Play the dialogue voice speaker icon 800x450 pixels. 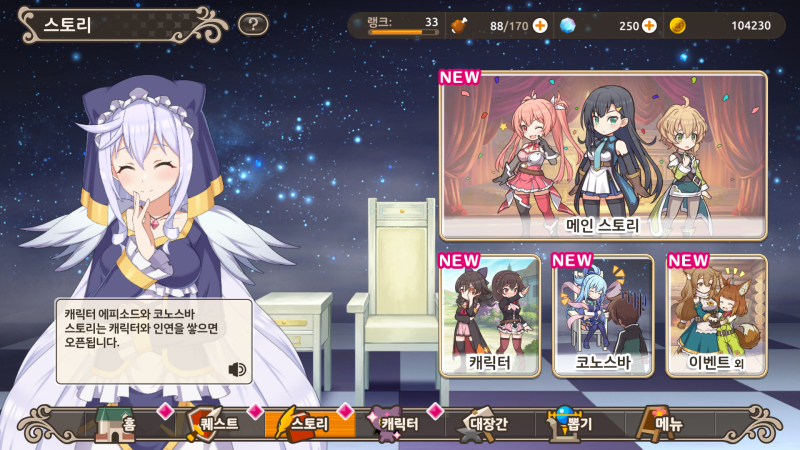point(237,369)
